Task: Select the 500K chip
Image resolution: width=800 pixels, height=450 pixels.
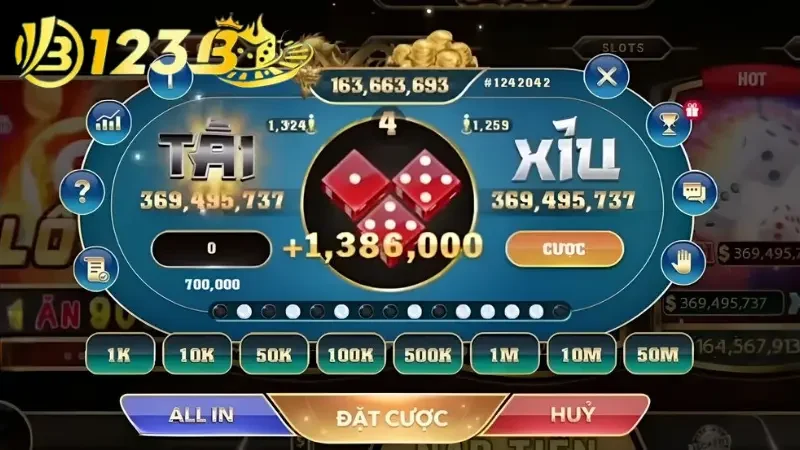Action: (x=427, y=353)
